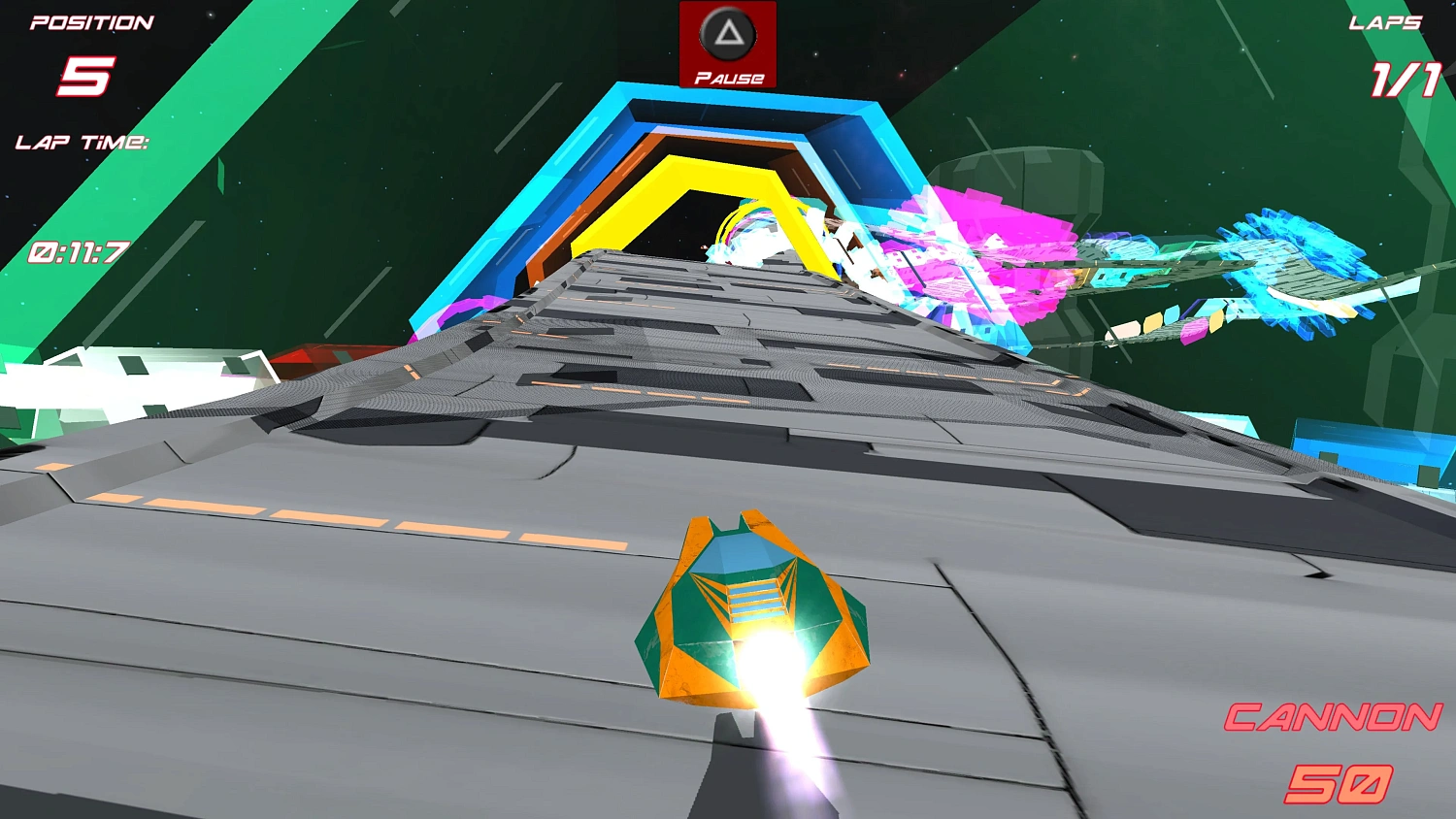
Task: Expand the LAP TIME readout
Action: [81, 144]
